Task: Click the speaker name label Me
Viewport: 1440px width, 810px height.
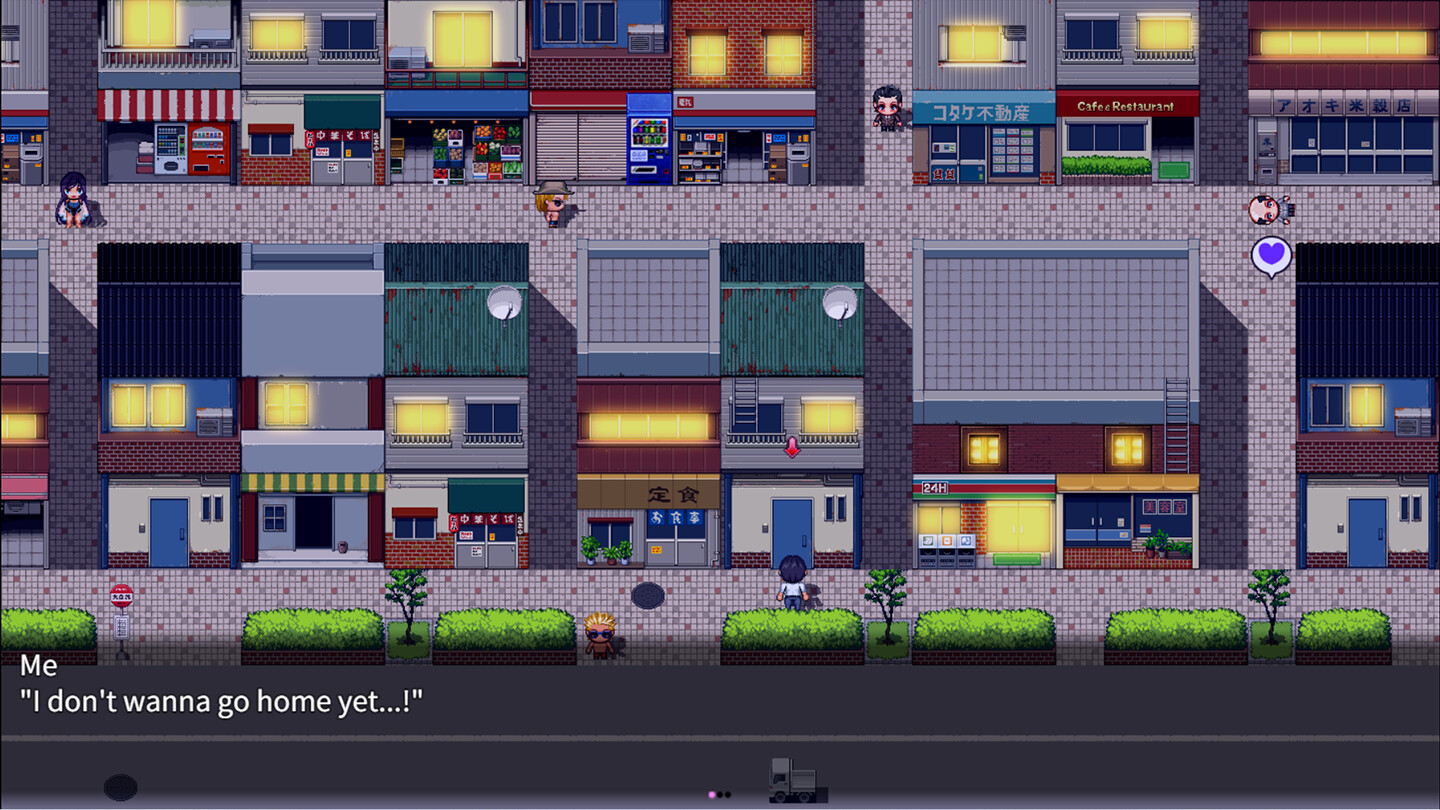Action: coord(38,666)
